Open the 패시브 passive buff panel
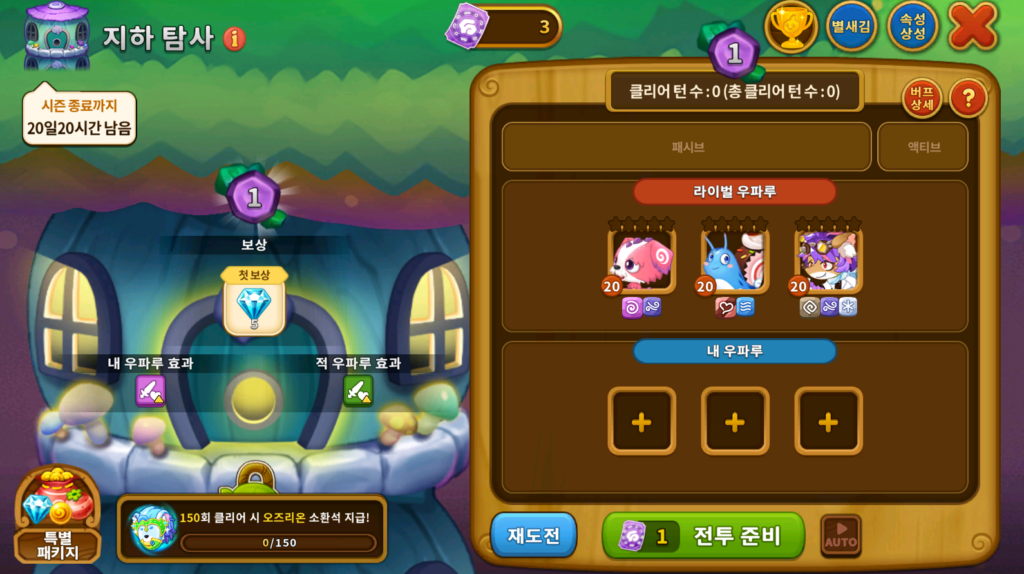This screenshot has width=1024, height=574. 686,147
